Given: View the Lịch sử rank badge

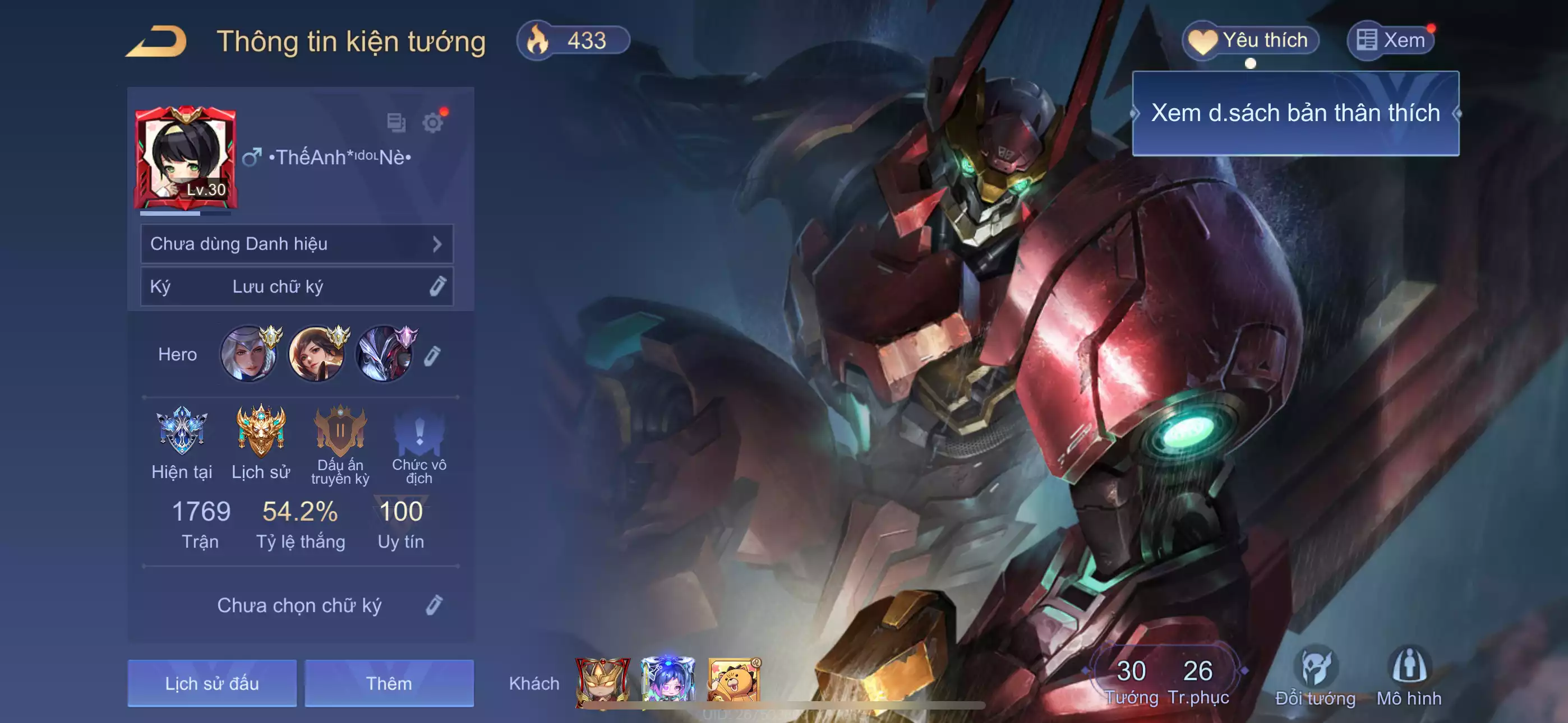Looking at the screenshot, I should click(x=261, y=432).
